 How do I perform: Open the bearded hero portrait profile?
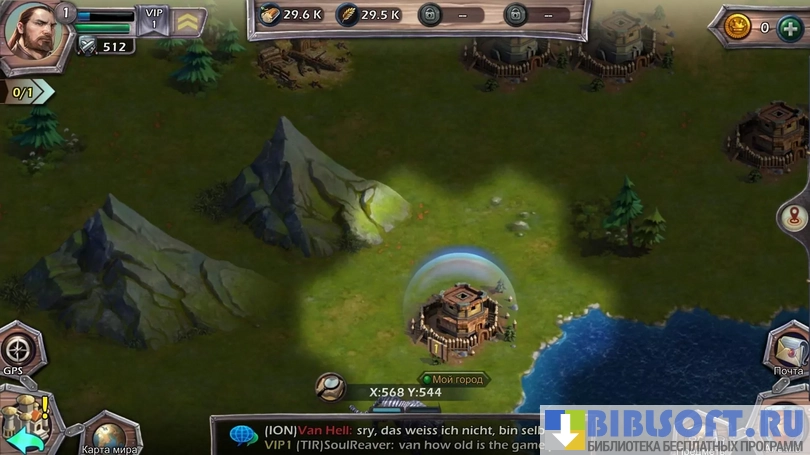coord(30,32)
